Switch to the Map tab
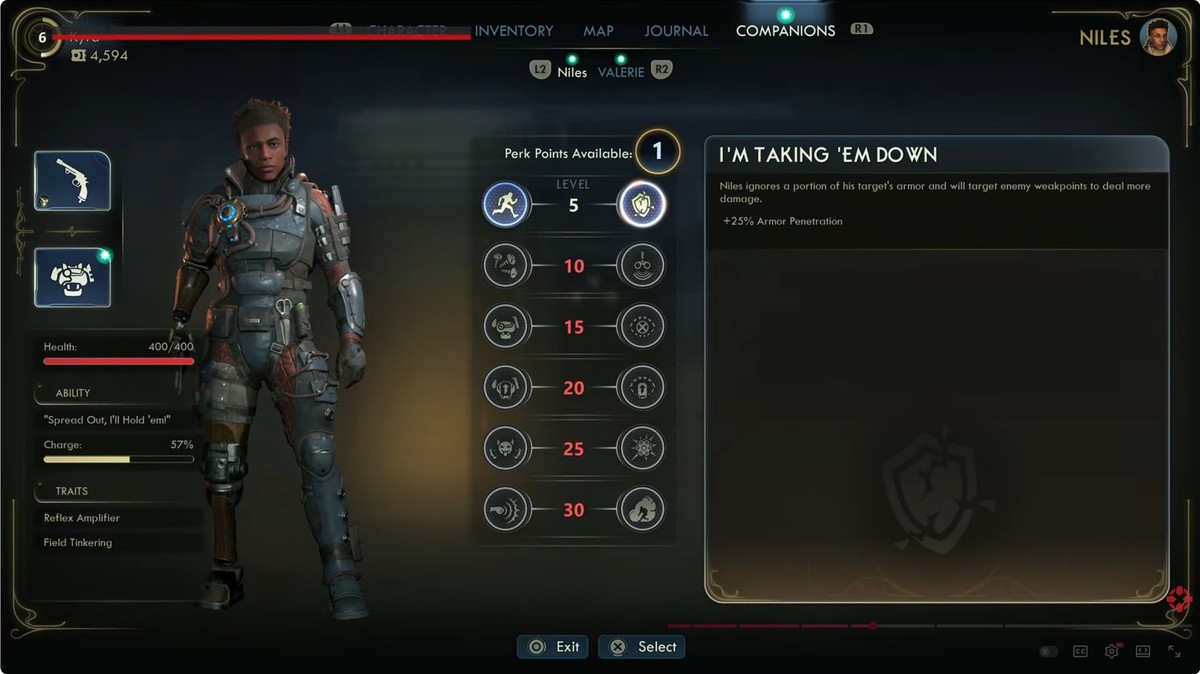1200x674 pixels. [x=598, y=31]
